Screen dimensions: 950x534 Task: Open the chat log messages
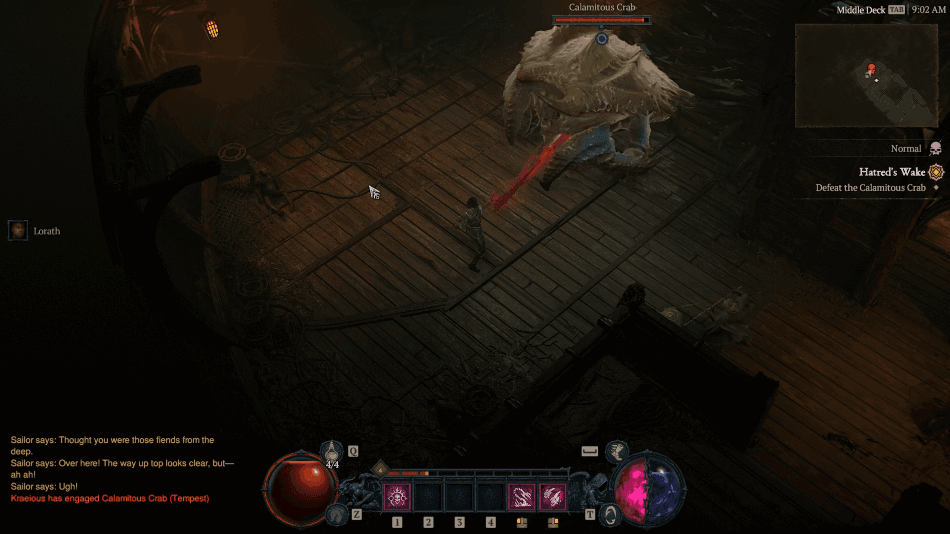pos(112,469)
